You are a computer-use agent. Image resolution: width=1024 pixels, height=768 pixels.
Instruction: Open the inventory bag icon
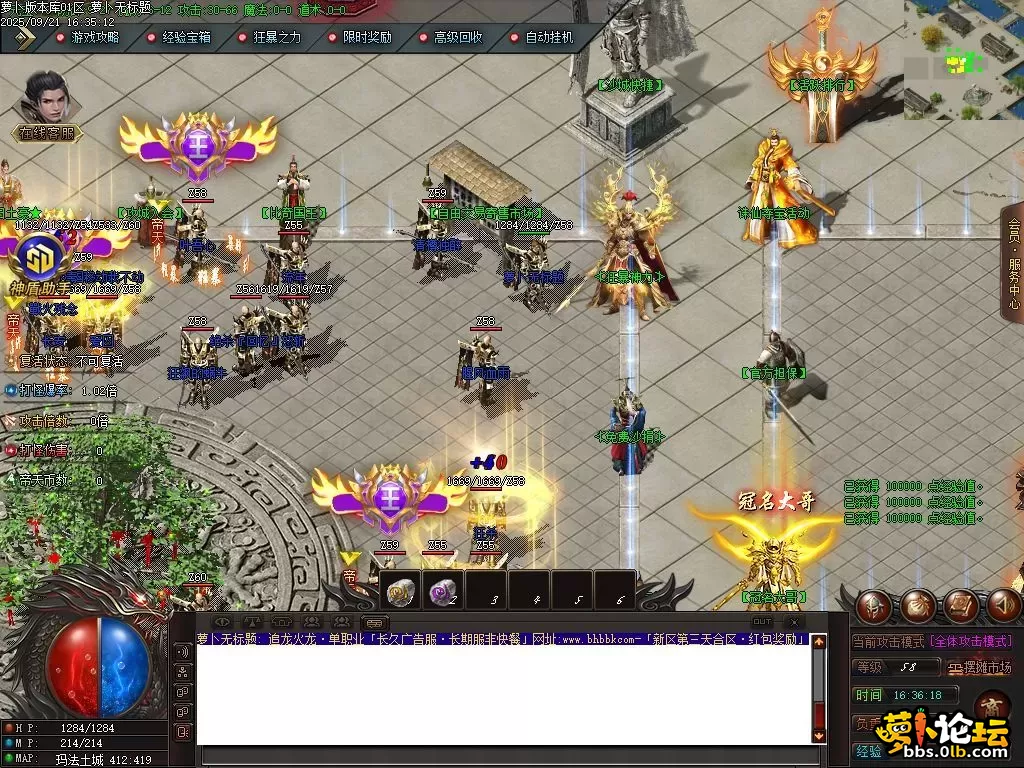(x=918, y=605)
